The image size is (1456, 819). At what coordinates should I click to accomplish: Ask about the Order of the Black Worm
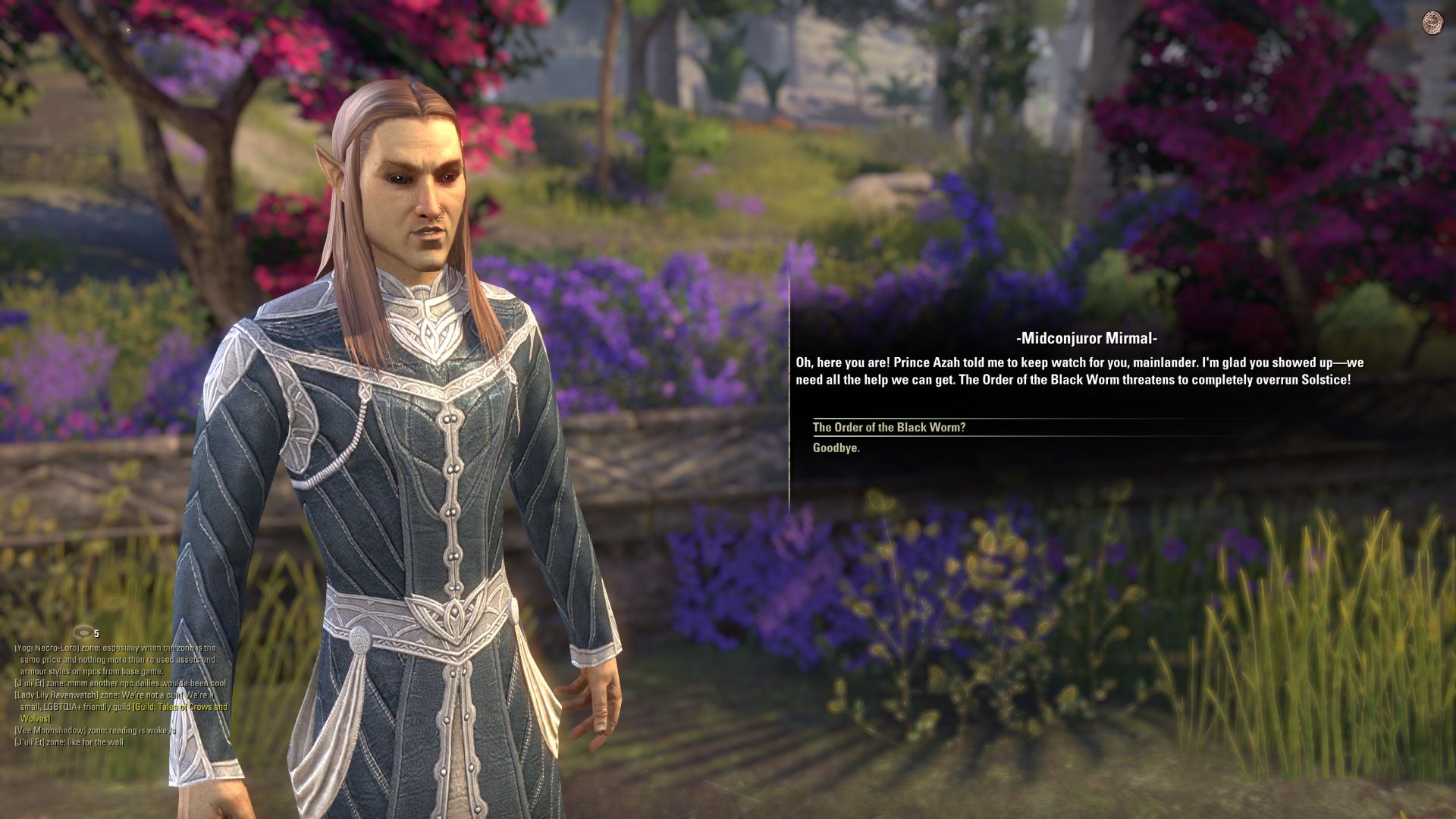889,428
